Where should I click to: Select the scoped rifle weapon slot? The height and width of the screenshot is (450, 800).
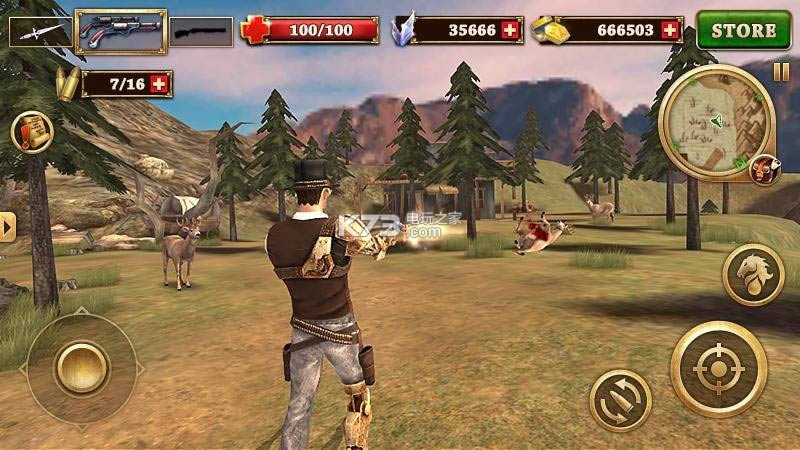pos(121,31)
